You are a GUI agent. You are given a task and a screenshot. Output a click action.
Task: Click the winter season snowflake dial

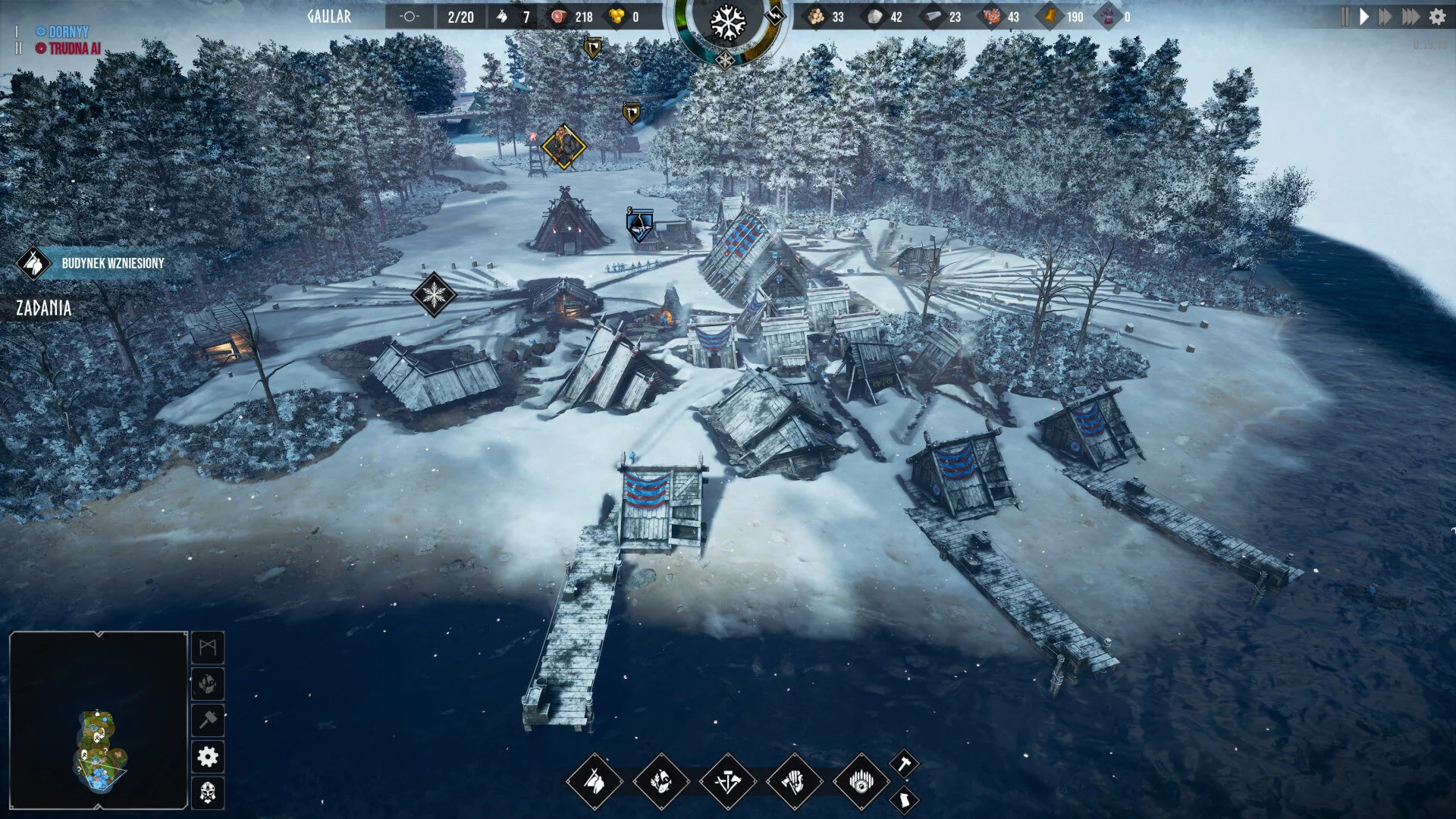(727, 23)
